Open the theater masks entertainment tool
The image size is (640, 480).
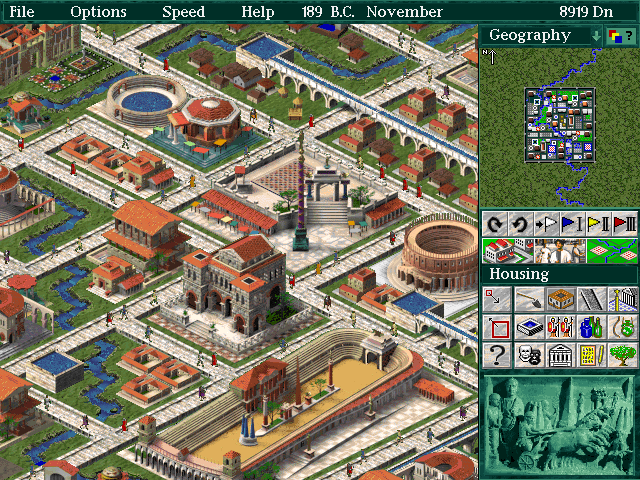click(x=528, y=355)
